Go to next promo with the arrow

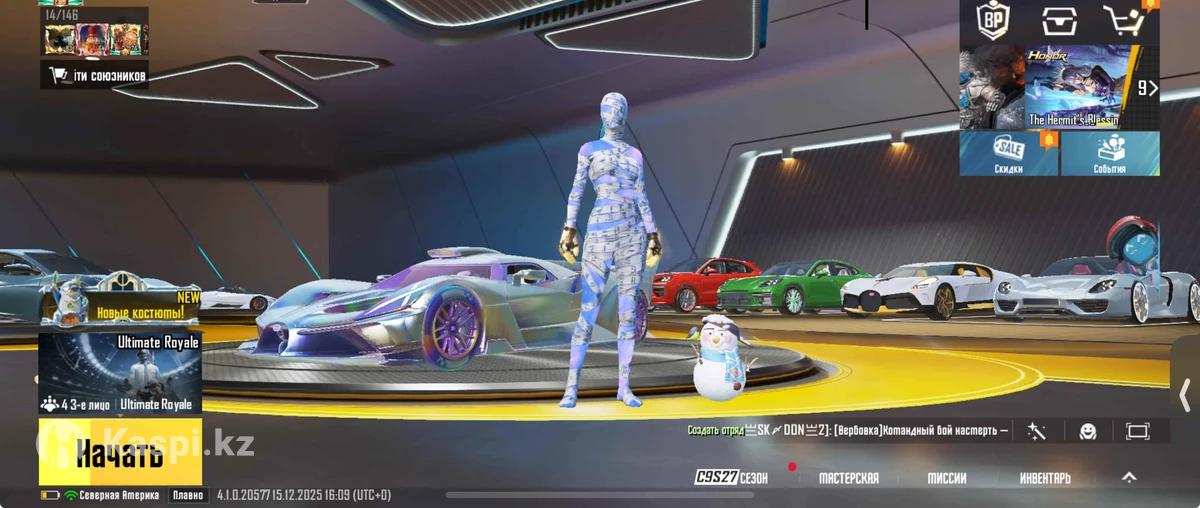click(x=1148, y=88)
